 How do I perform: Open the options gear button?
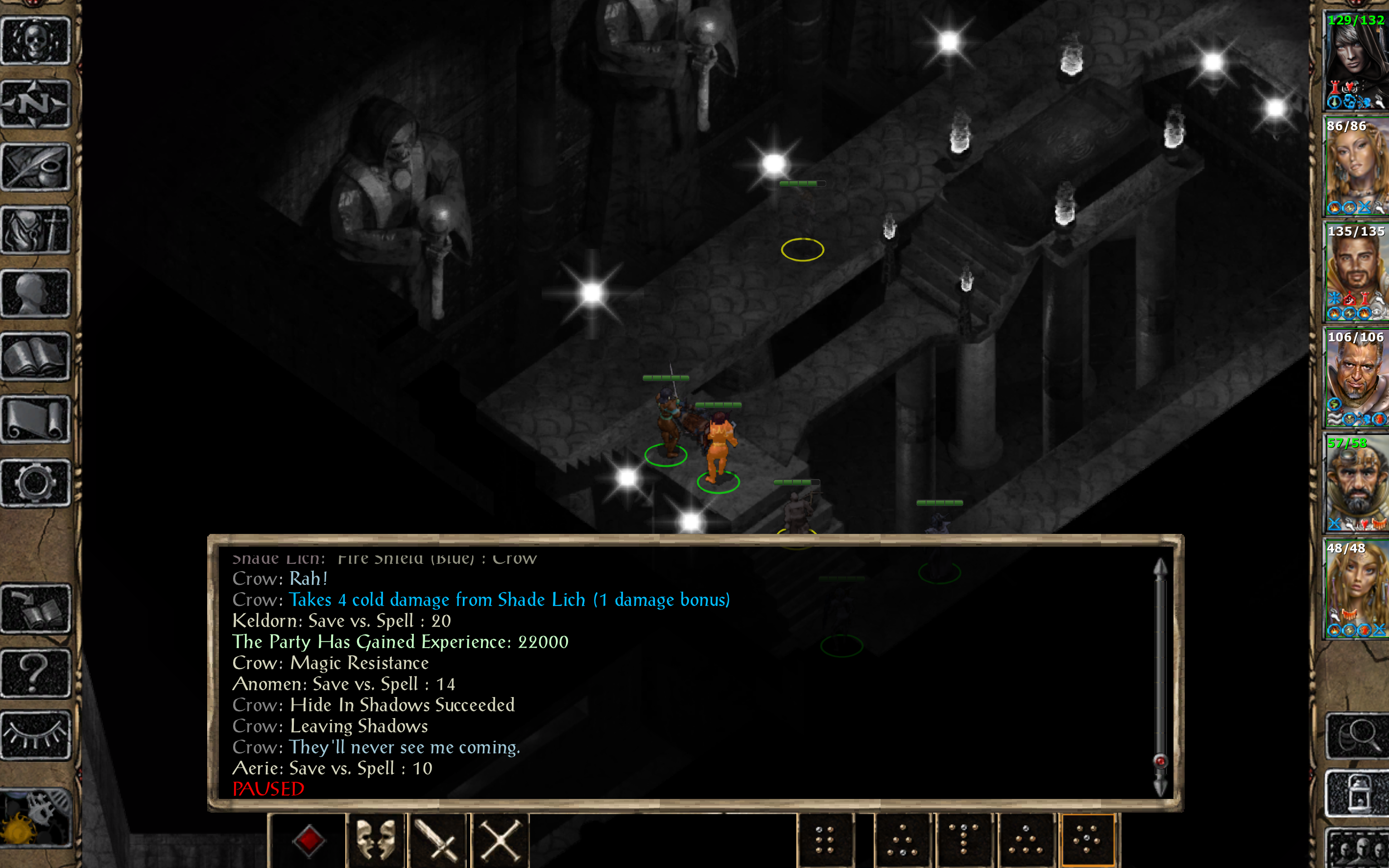[x=36, y=483]
